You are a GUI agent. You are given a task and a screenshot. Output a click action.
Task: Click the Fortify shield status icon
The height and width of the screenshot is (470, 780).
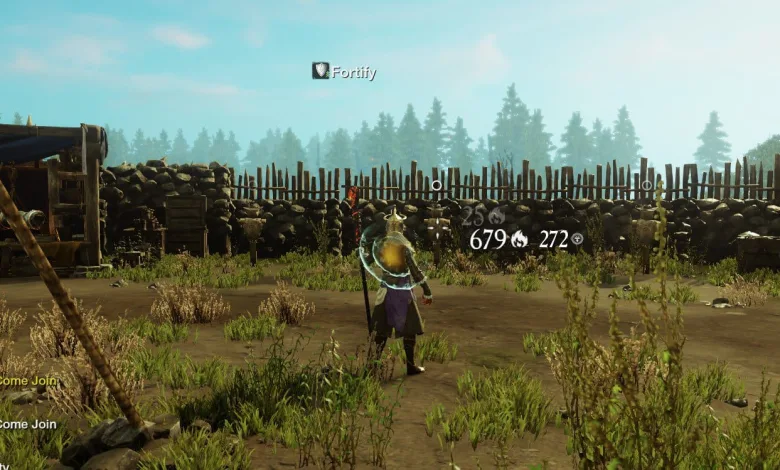tap(321, 70)
